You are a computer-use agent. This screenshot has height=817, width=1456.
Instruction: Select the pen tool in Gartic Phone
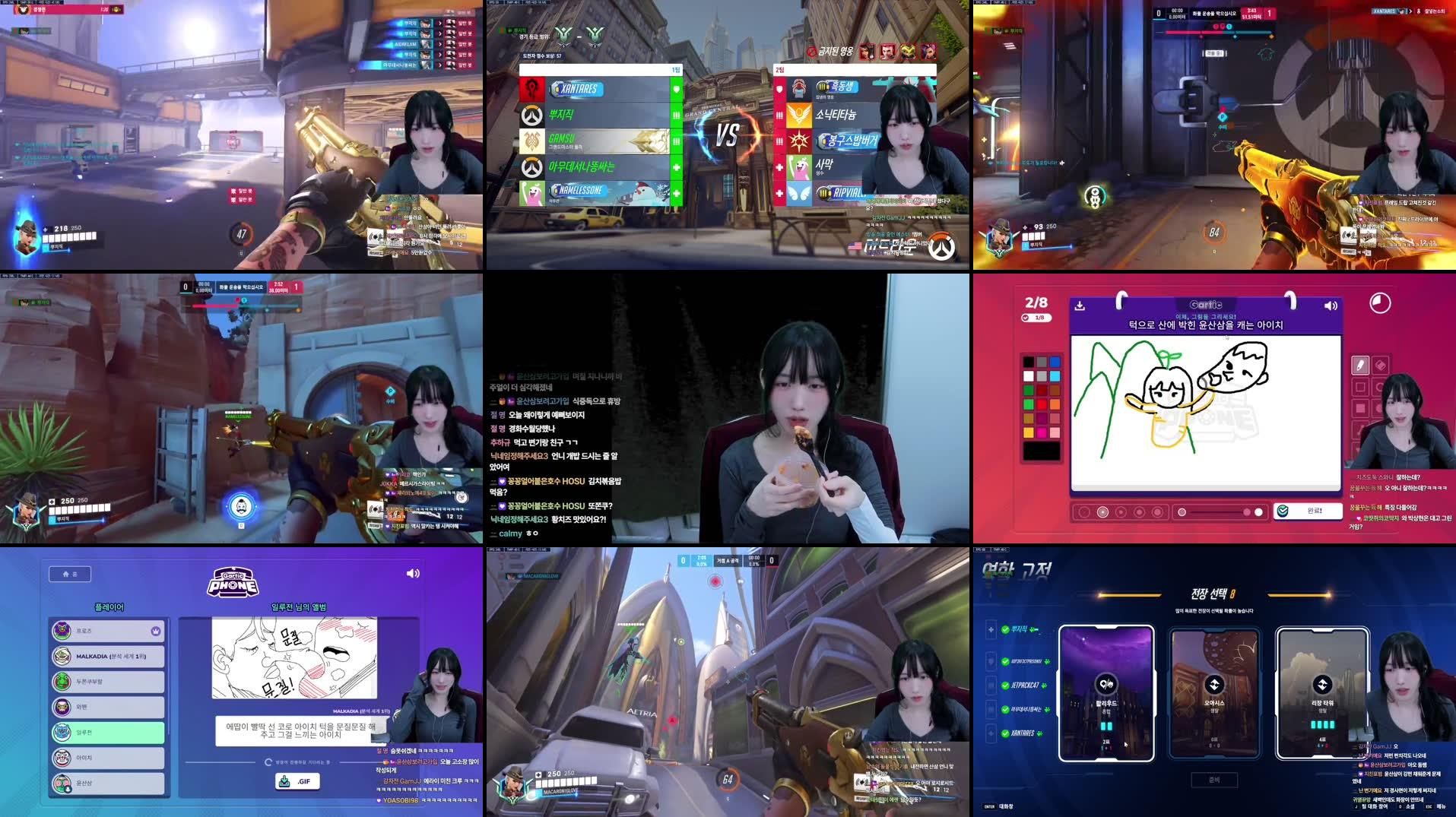tap(1359, 364)
